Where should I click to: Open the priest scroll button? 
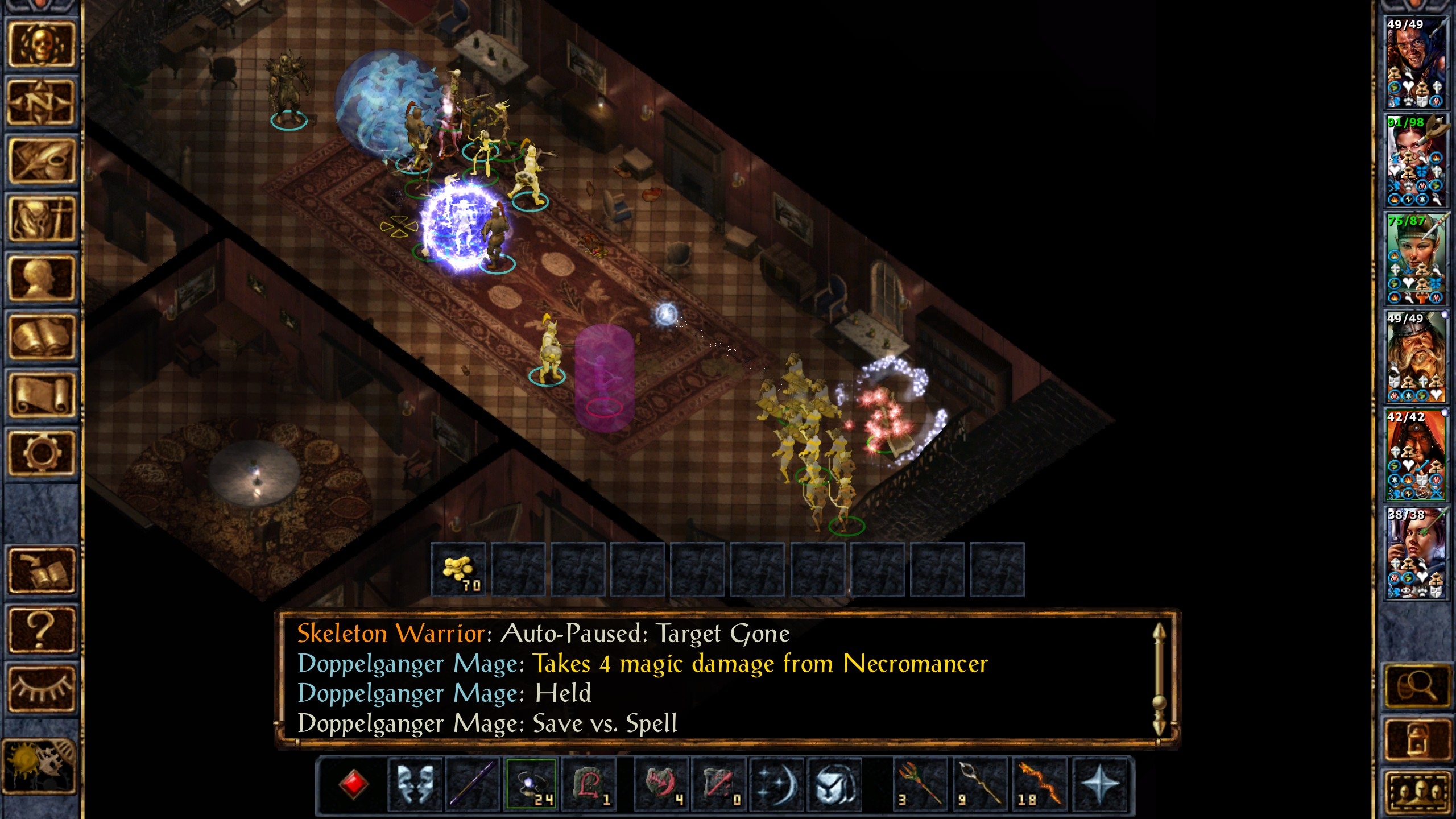coord(41,395)
